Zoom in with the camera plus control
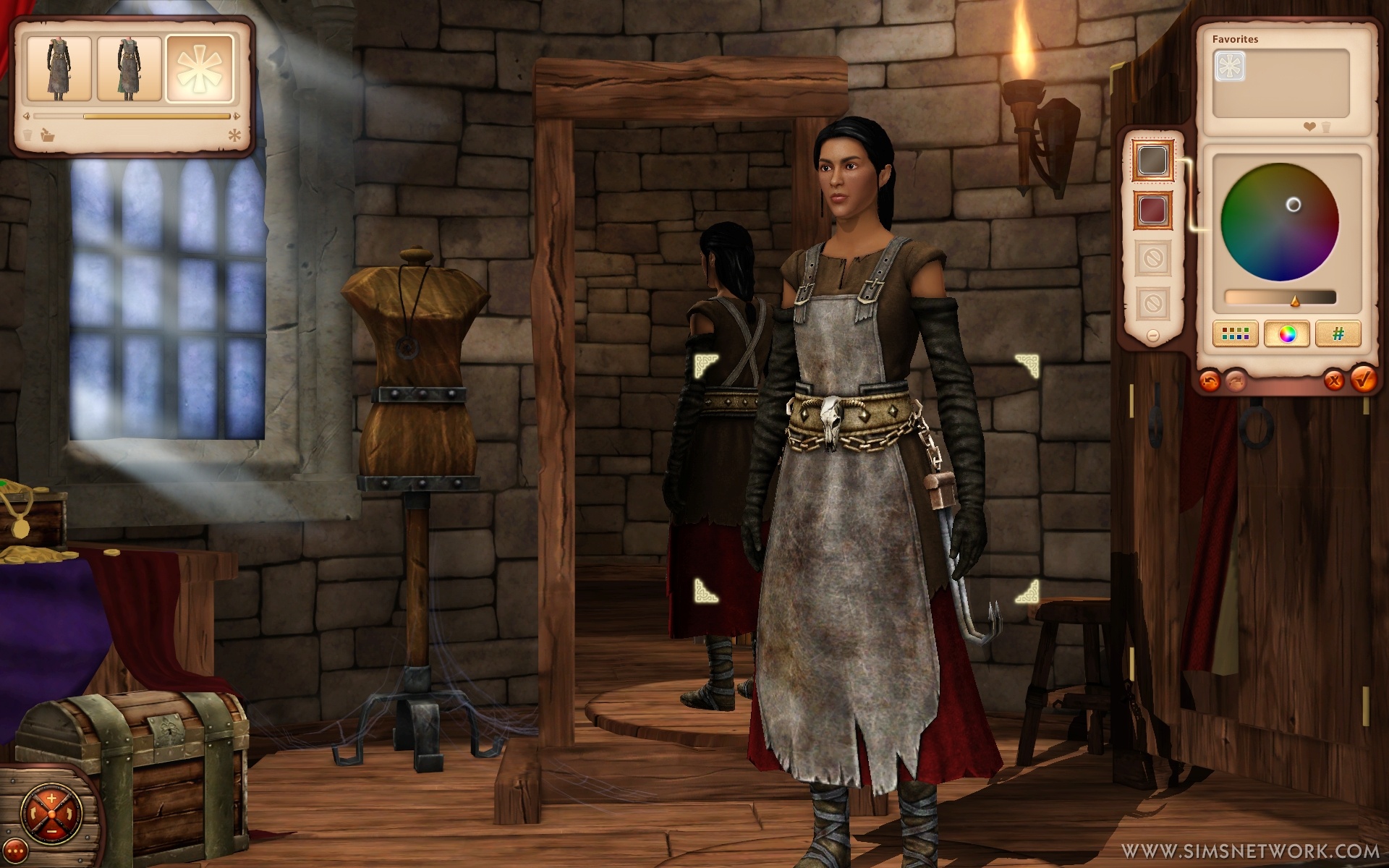The height and width of the screenshot is (868, 1389). click(x=51, y=799)
